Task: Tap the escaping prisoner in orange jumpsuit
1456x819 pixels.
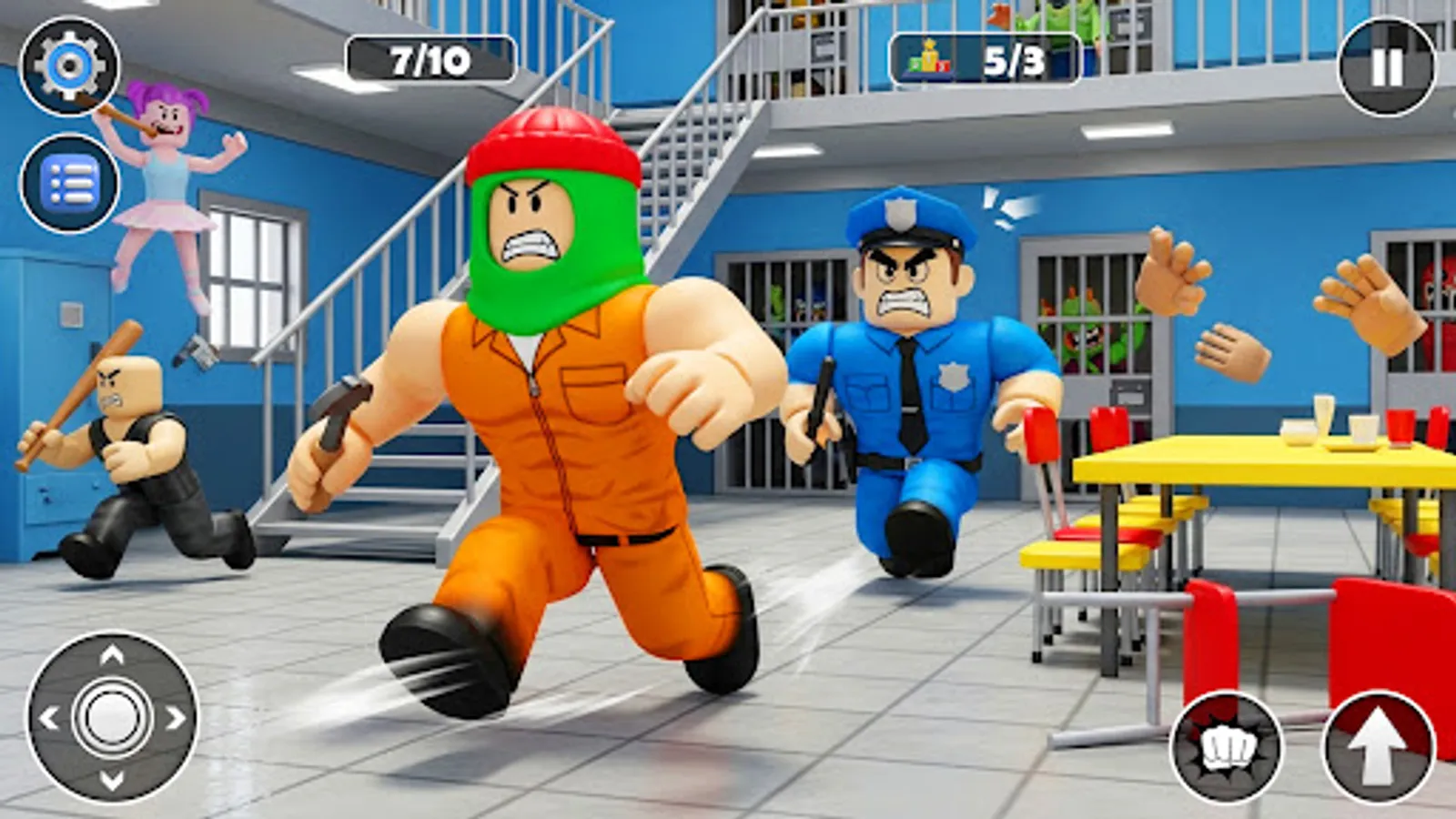Action: [x=555, y=409]
